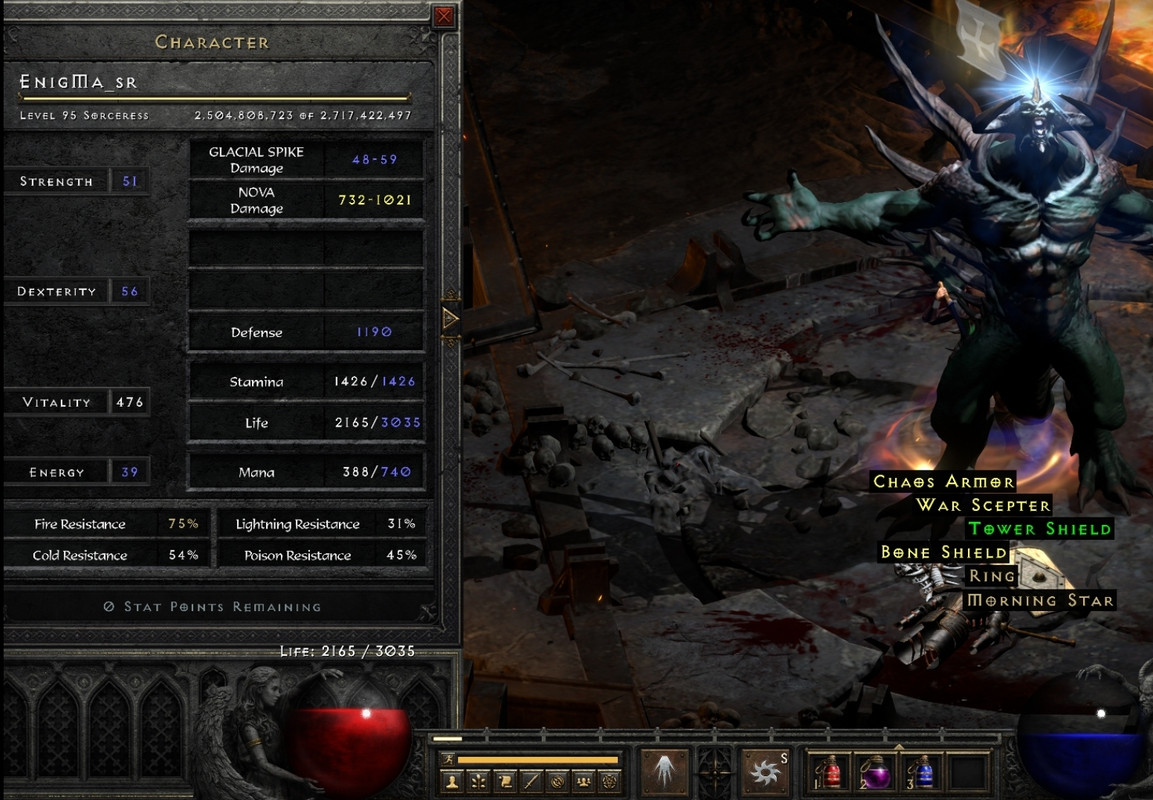This screenshot has width=1153, height=800.
Task: Close the Character panel with the X
Action: click(444, 17)
